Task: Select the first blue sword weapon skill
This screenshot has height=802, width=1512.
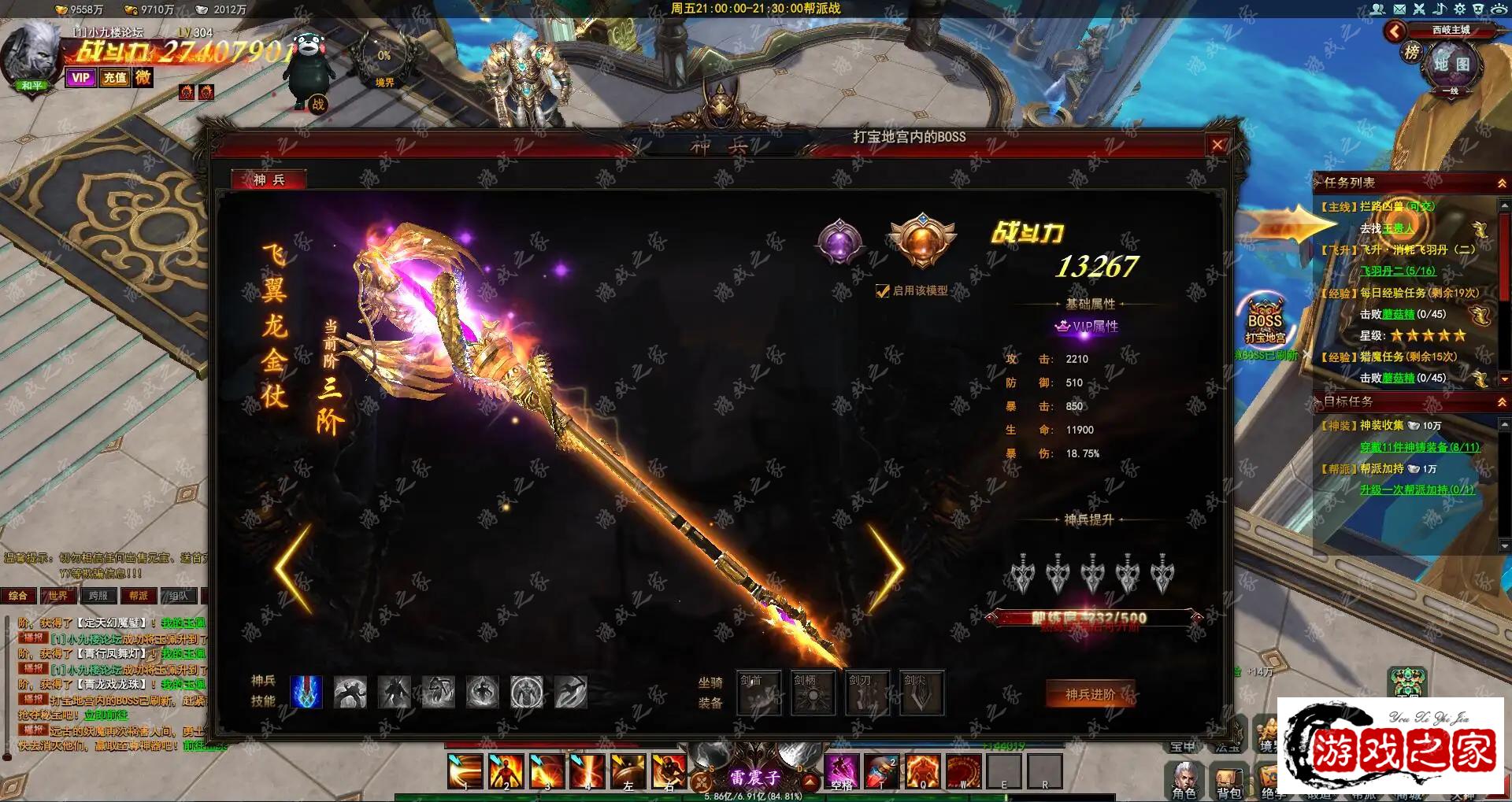Action: click(x=306, y=693)
